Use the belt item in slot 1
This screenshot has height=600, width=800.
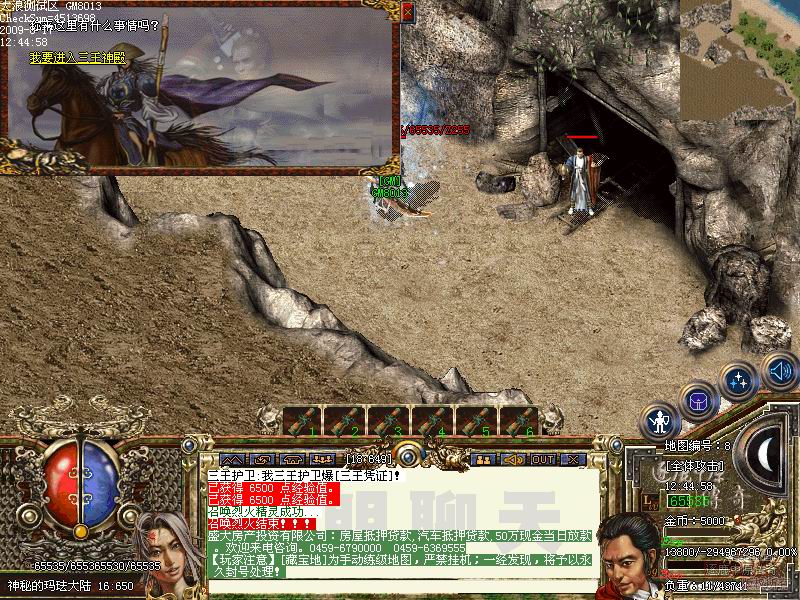point(303,421)
